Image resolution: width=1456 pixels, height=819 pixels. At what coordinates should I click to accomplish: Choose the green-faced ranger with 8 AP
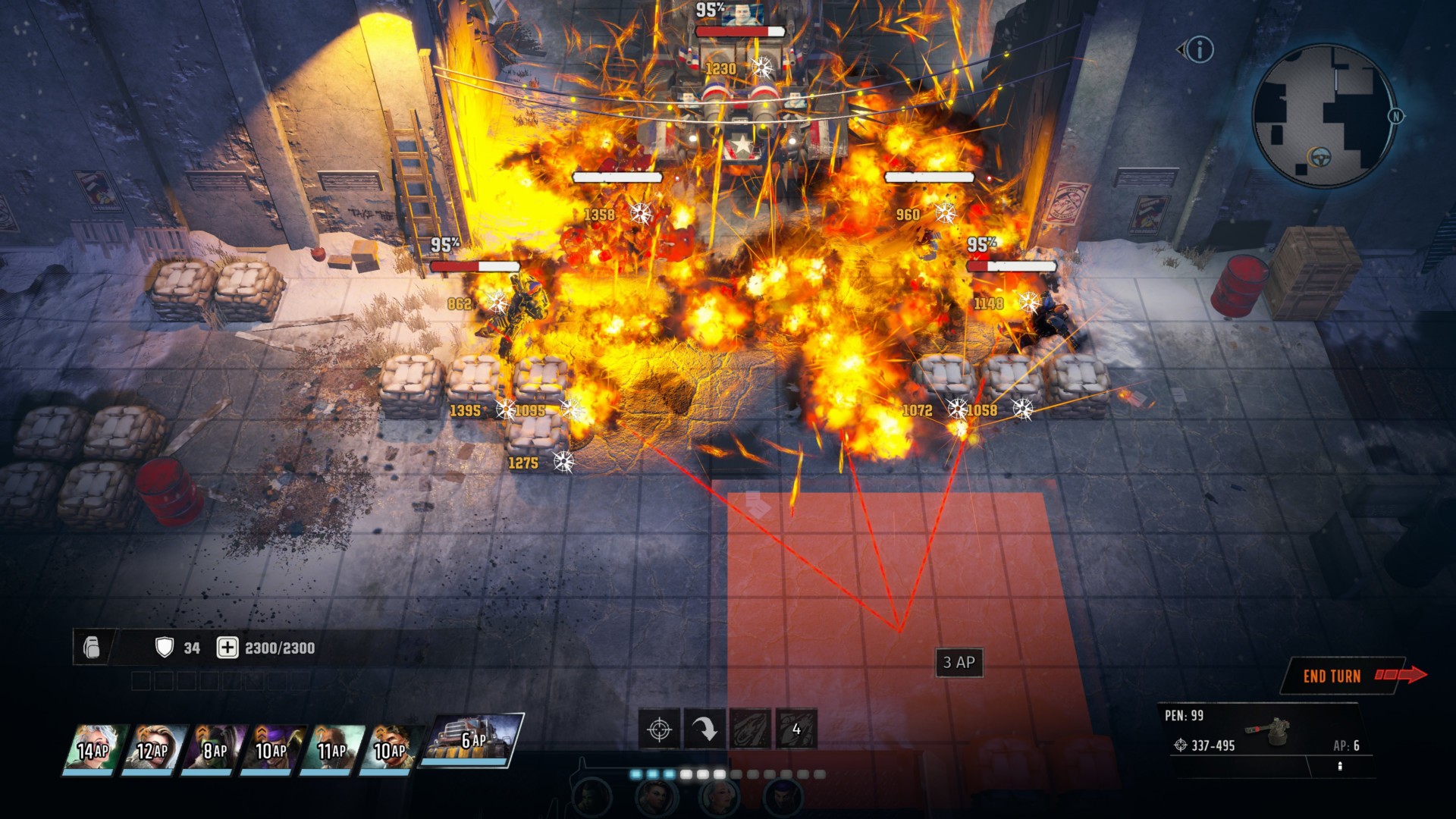coord(213,750)
